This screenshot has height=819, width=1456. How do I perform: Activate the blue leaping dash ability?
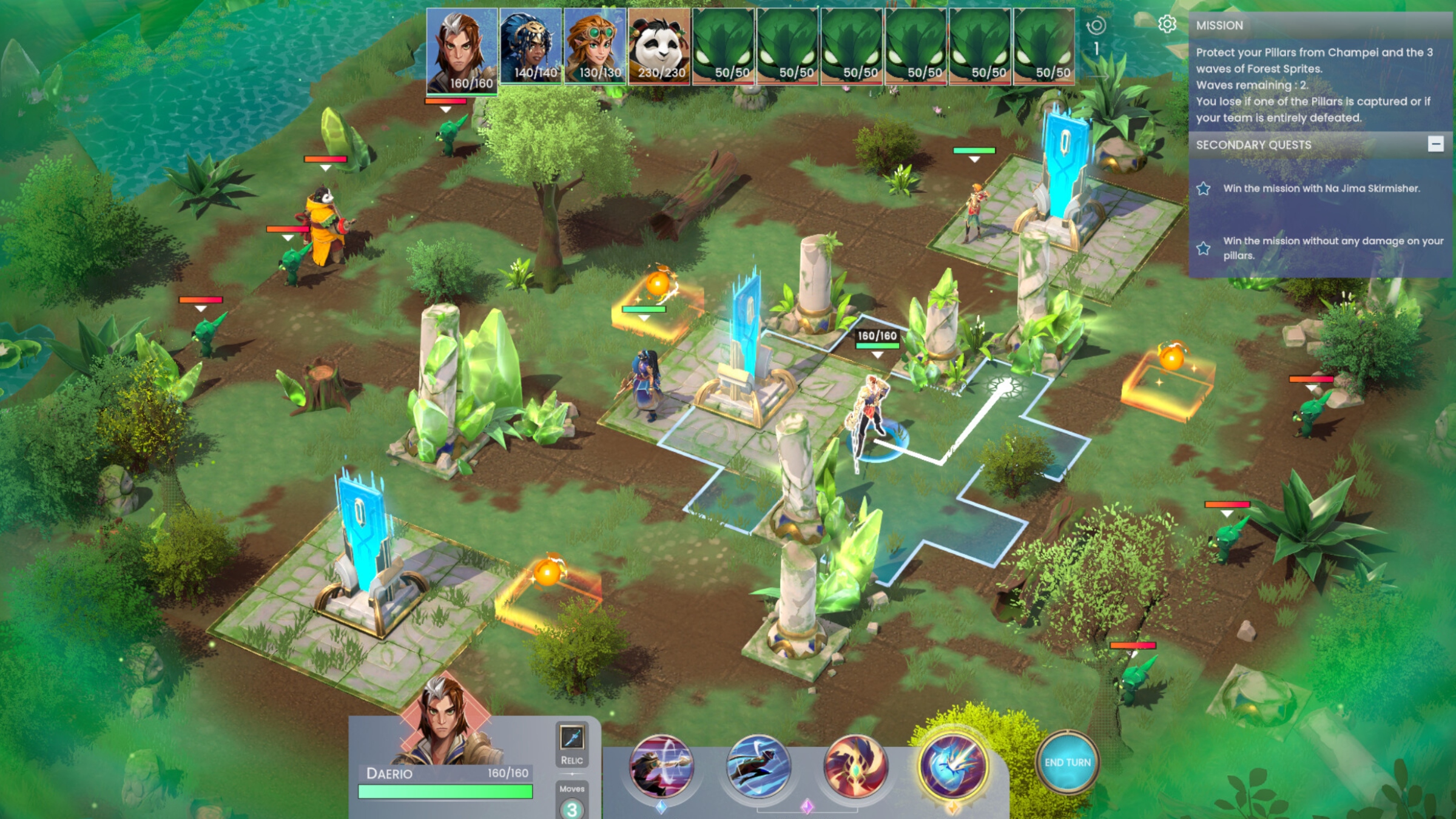[758, 766]
